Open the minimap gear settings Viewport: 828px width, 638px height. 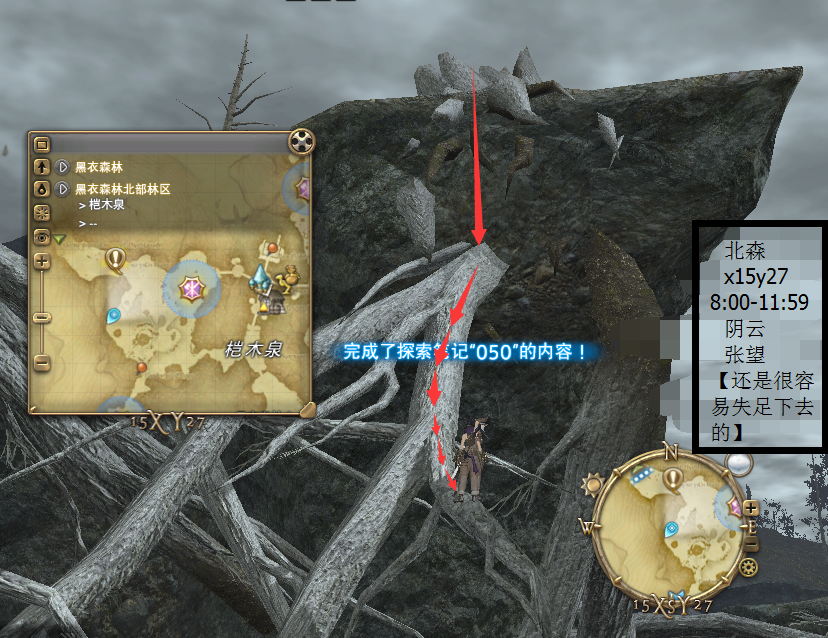tap(750, 568)
